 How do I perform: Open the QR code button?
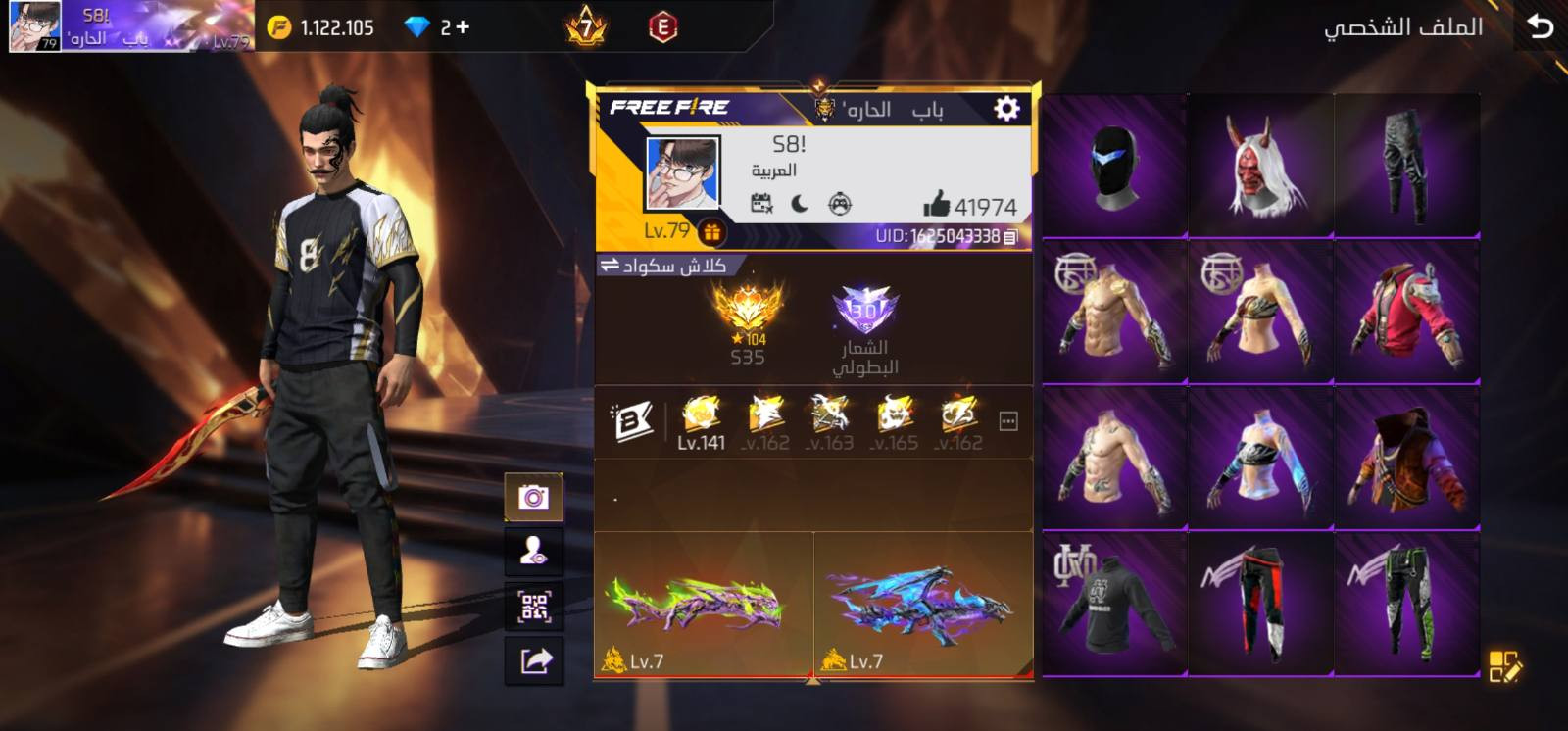click(x=533, y=607)
